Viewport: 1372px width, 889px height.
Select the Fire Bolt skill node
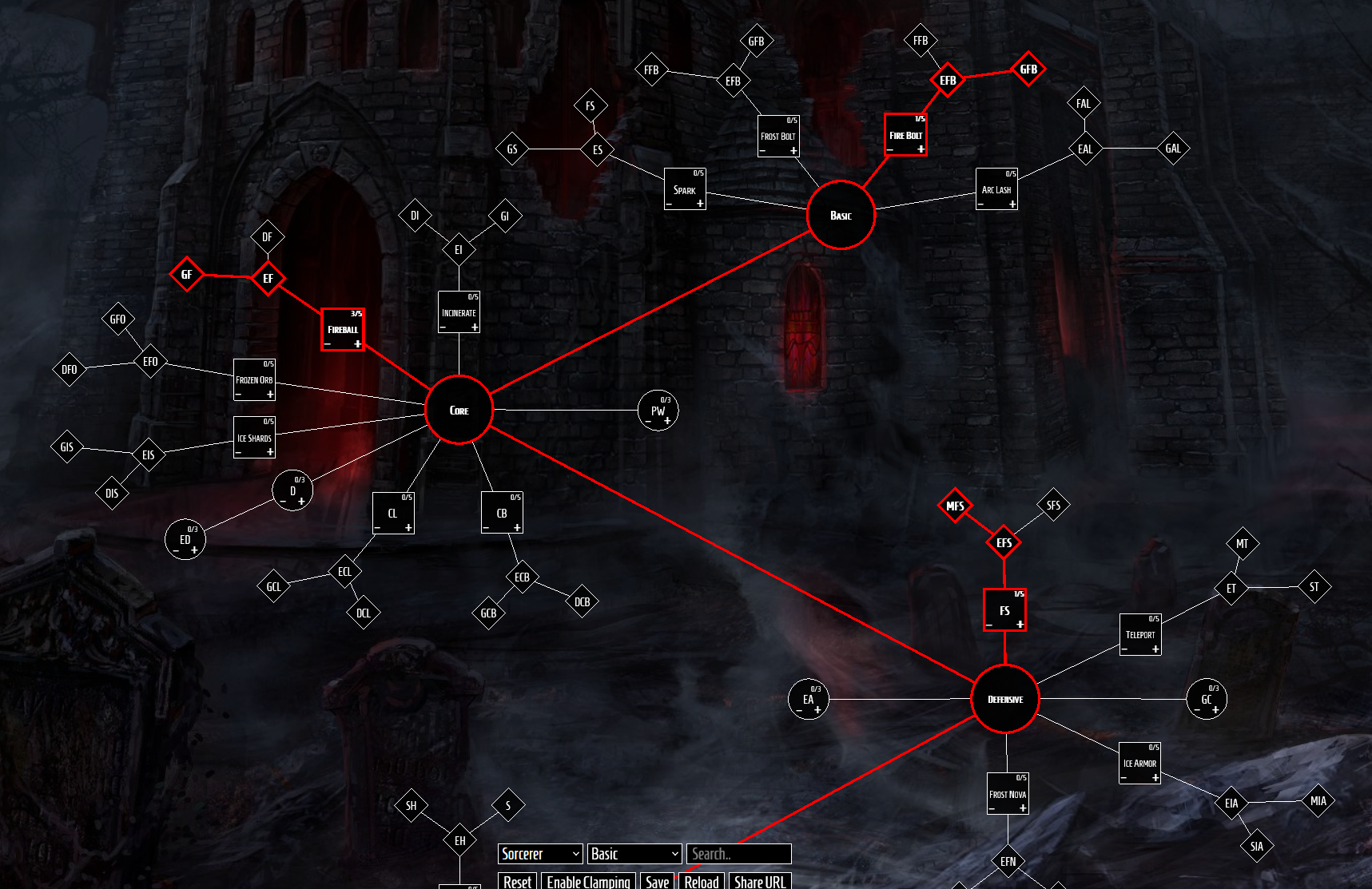pos(905,133)
